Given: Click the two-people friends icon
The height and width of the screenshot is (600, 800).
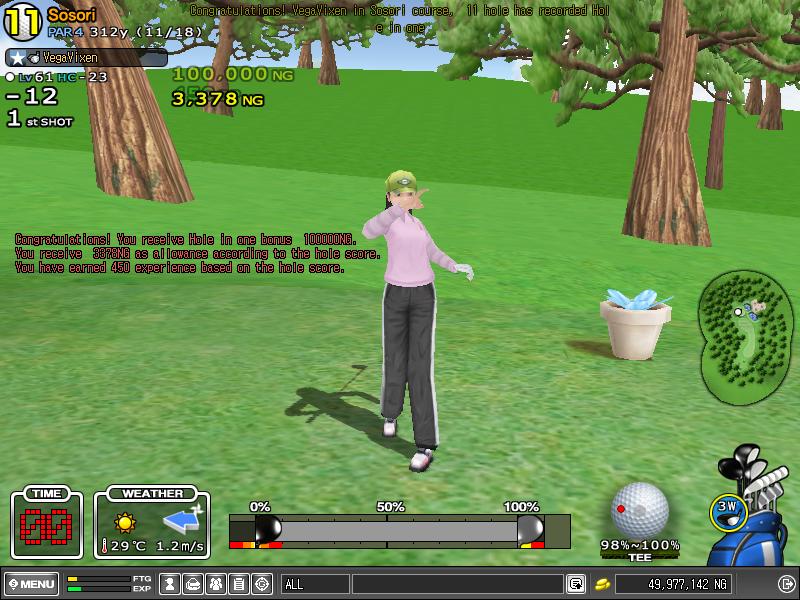Looking at the screenshot, I should (216, 584).
